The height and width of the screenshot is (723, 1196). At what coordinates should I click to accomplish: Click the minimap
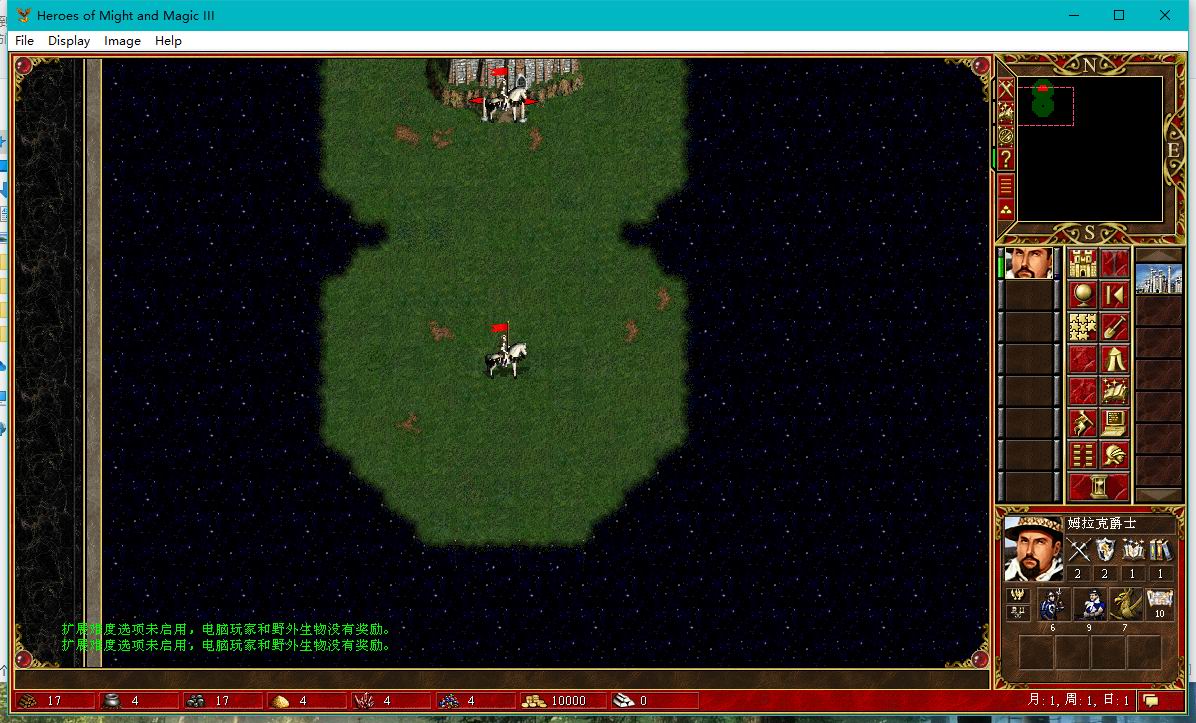click(x=1089, y=148)
